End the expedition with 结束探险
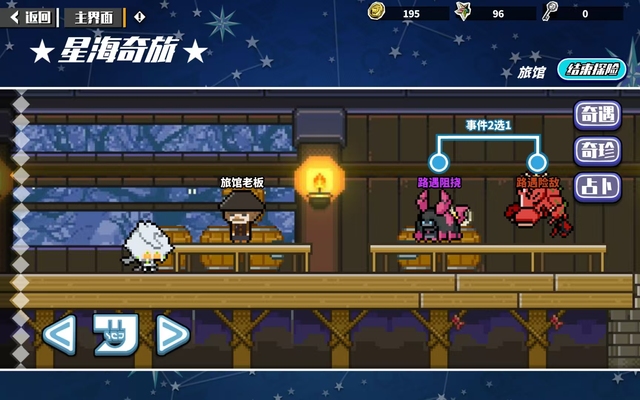640x400 pixels. coord(591,70)
